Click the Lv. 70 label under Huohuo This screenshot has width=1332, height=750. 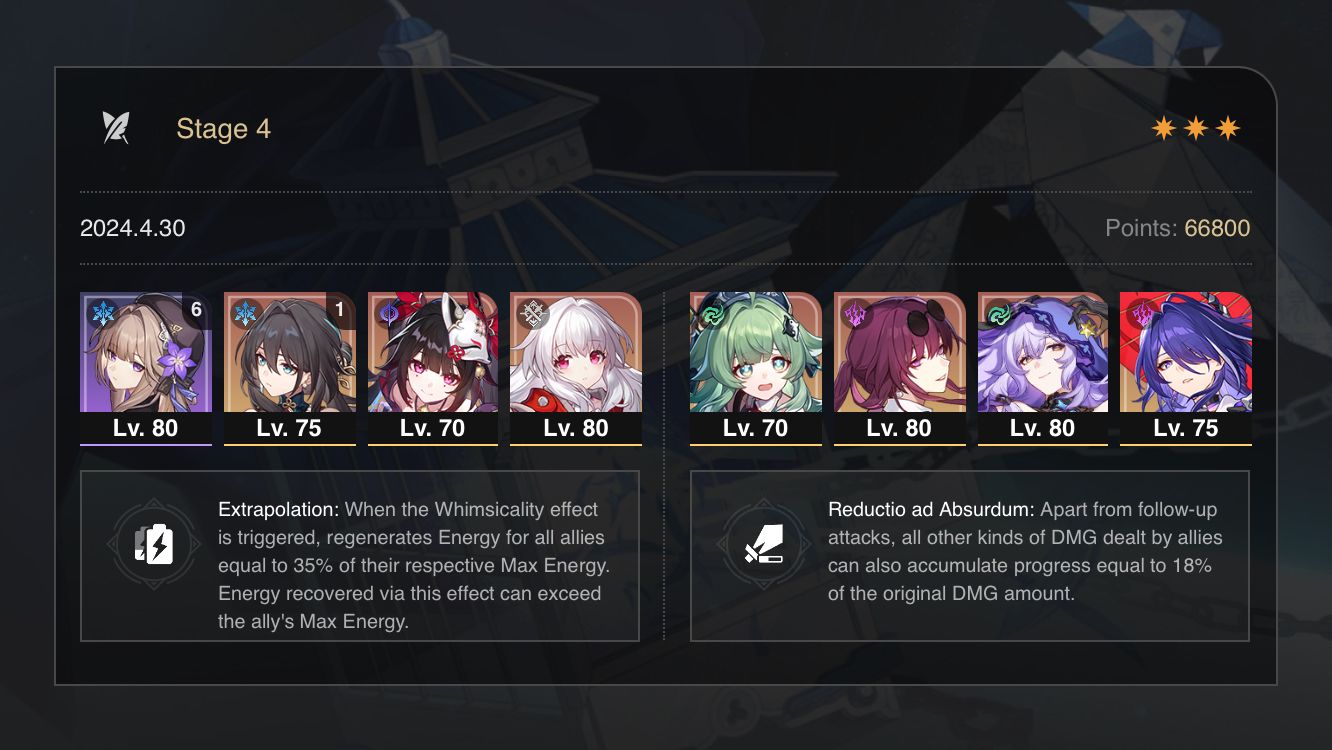(x=755, y=428)
